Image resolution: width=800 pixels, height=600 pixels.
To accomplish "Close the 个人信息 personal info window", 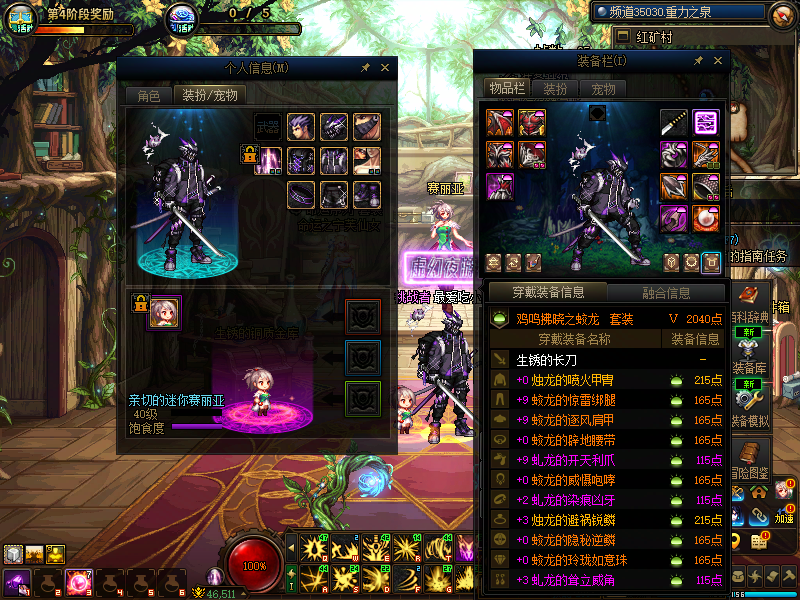I will 384,68.
